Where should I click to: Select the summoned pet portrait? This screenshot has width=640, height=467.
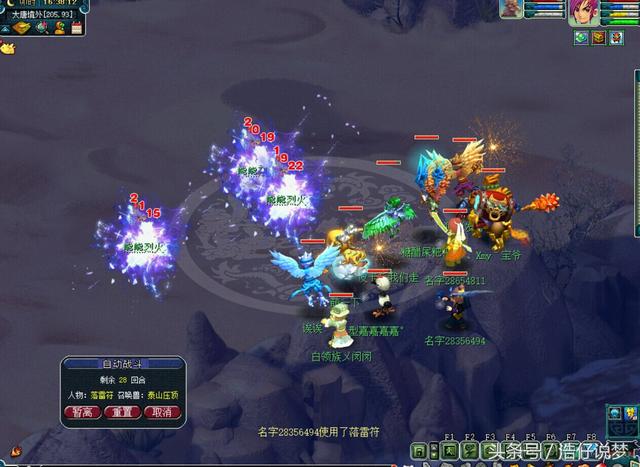click(x=514, y=10)
